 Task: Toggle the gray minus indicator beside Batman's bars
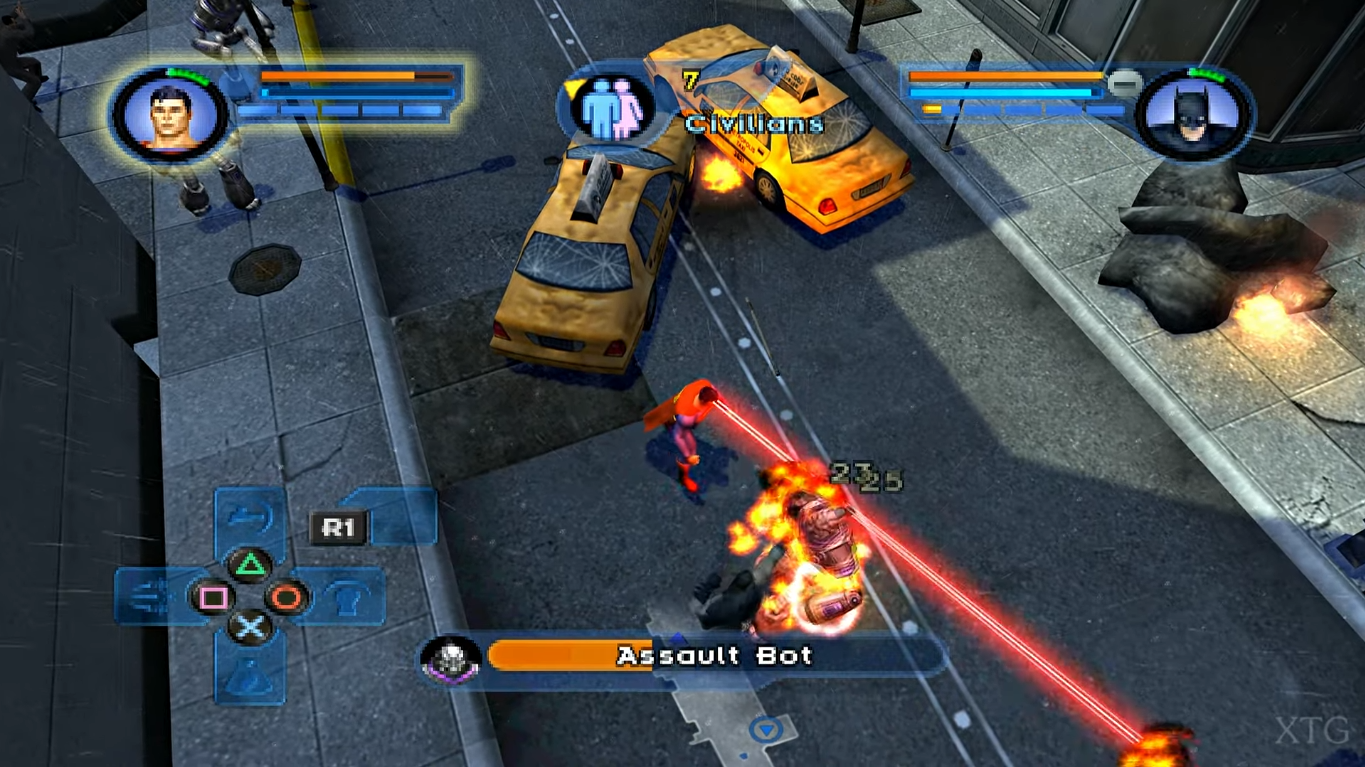1124,84
